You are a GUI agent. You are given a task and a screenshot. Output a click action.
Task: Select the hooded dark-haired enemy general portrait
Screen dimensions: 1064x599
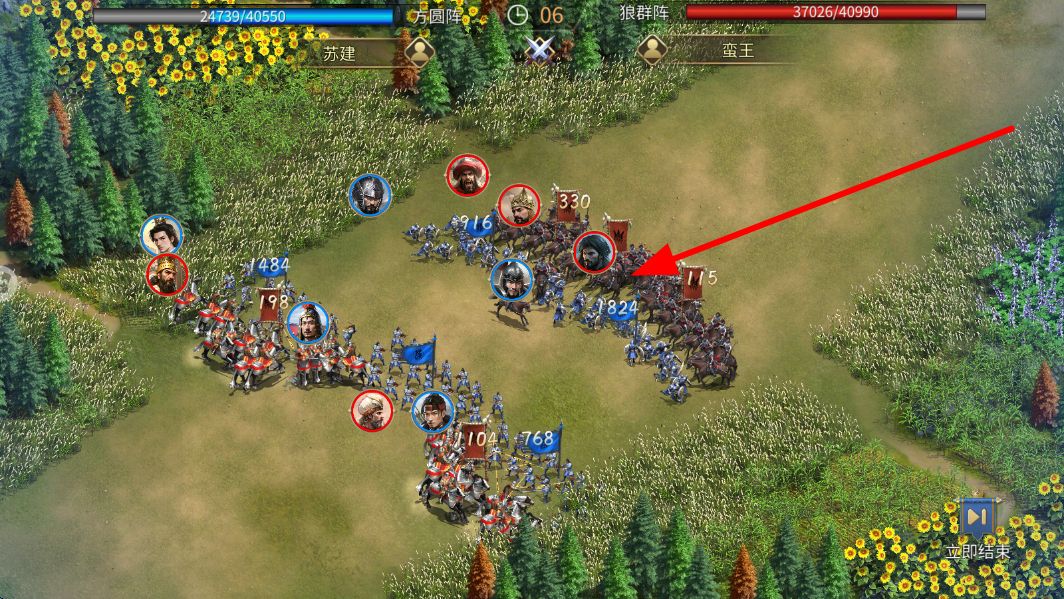click(x=594, y=253)
